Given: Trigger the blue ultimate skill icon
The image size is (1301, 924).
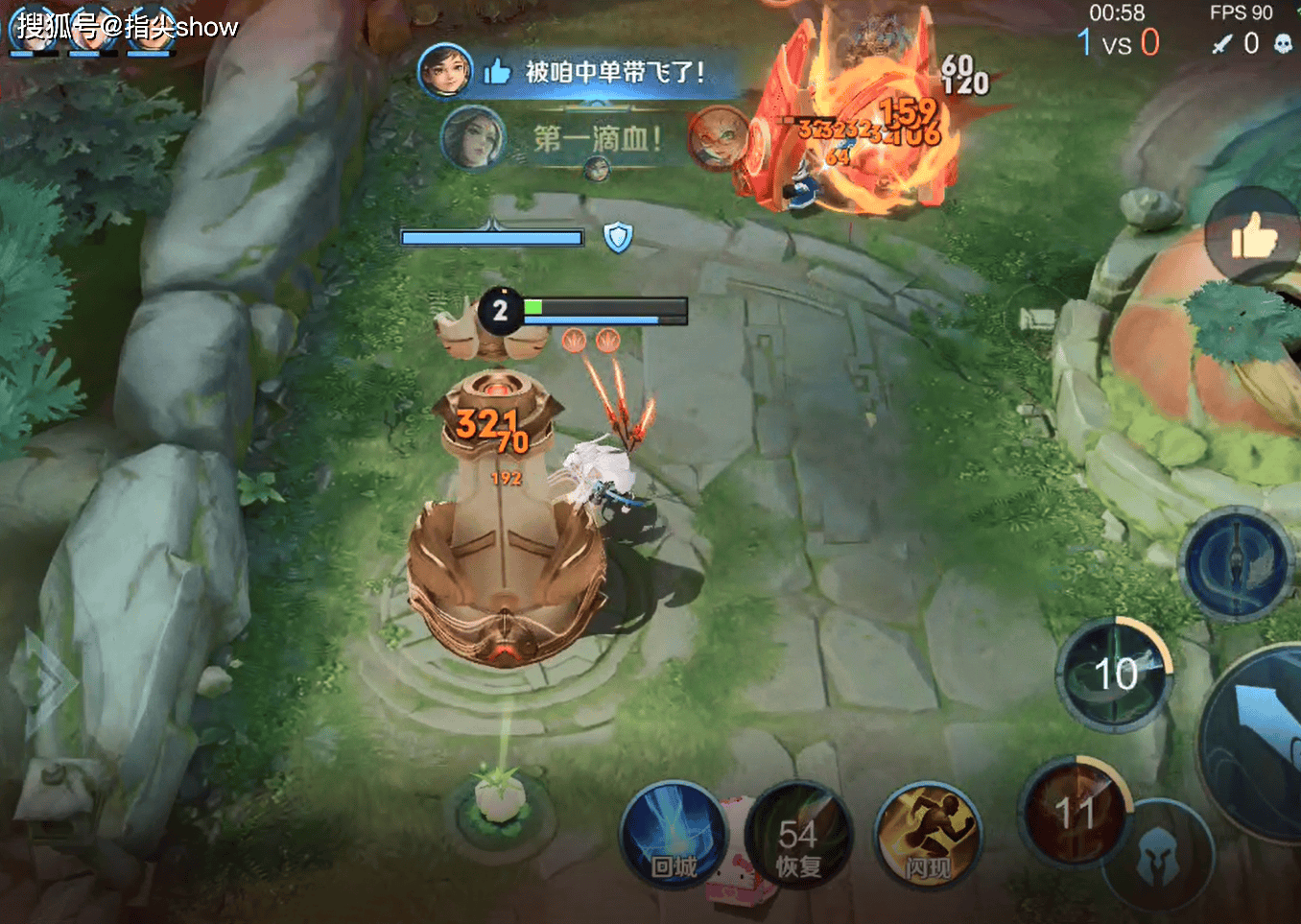Looking at the screenshot, I should (x=1236, y=561).
